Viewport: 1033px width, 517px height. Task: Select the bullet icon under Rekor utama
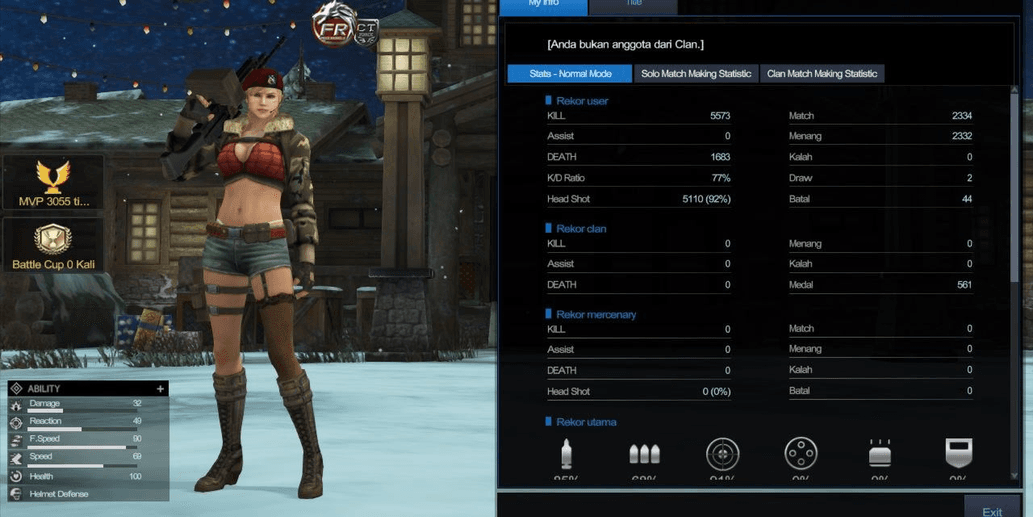tap(567, 455)
